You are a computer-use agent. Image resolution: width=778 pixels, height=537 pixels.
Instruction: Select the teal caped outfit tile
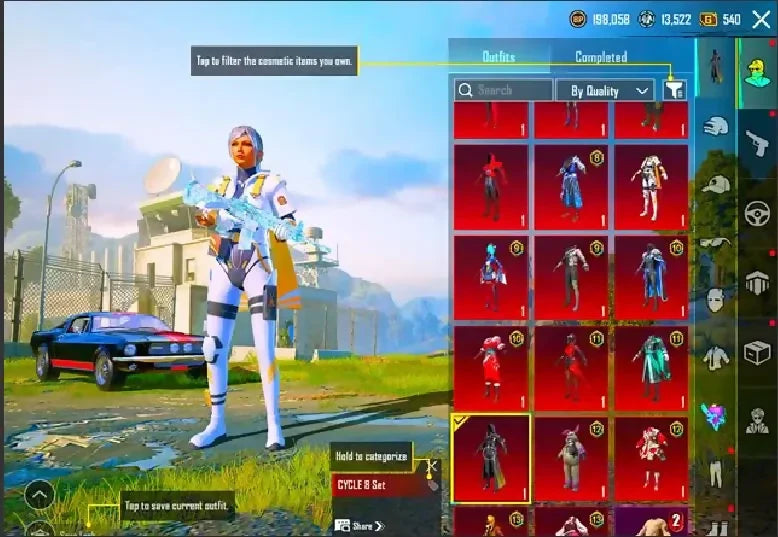(651, 368)
